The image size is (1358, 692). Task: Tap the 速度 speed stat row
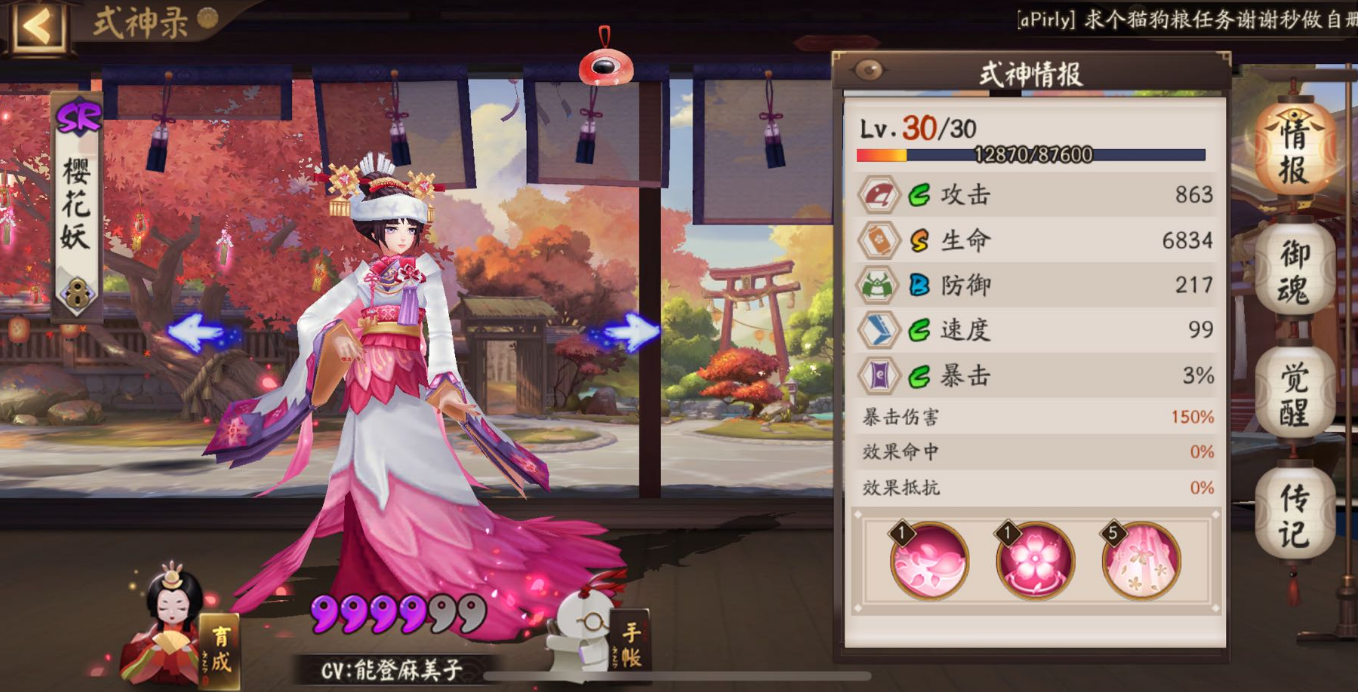tap(1036, 330)
